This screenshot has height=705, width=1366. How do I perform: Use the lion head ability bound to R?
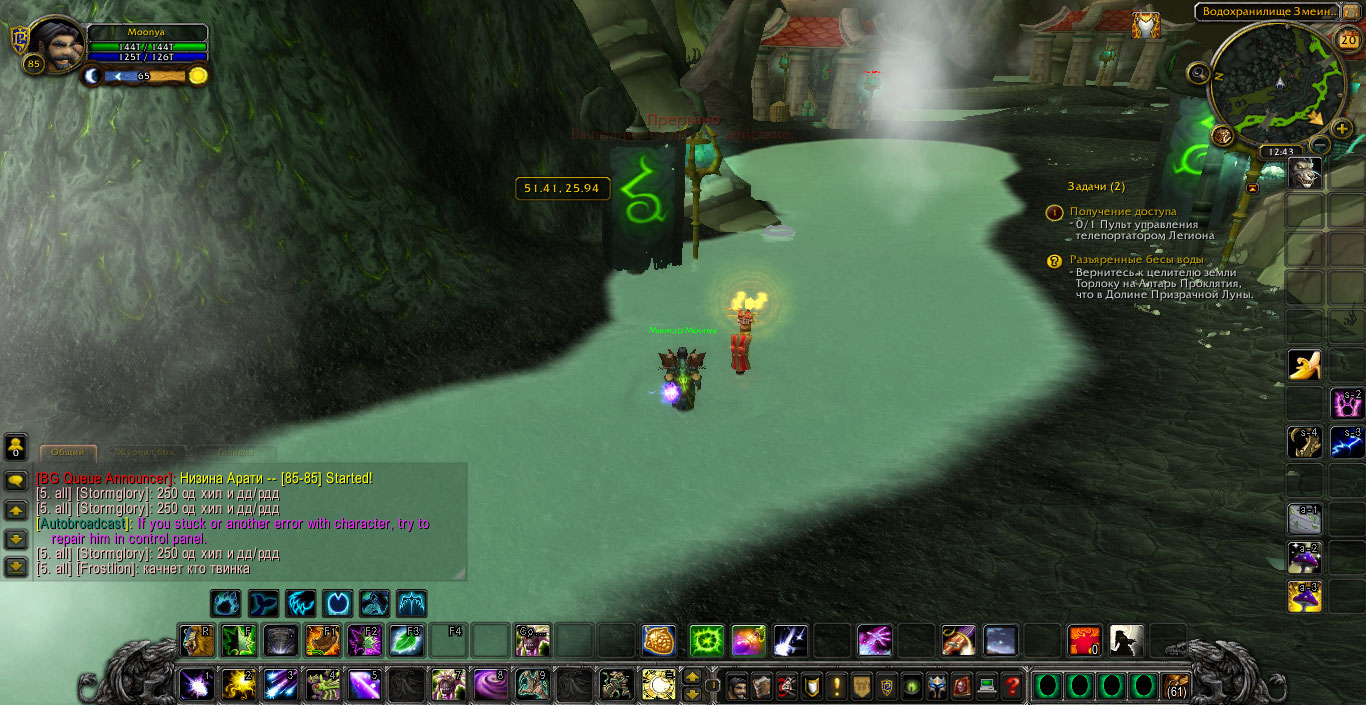pyautogui.click(x=196, y=640)
